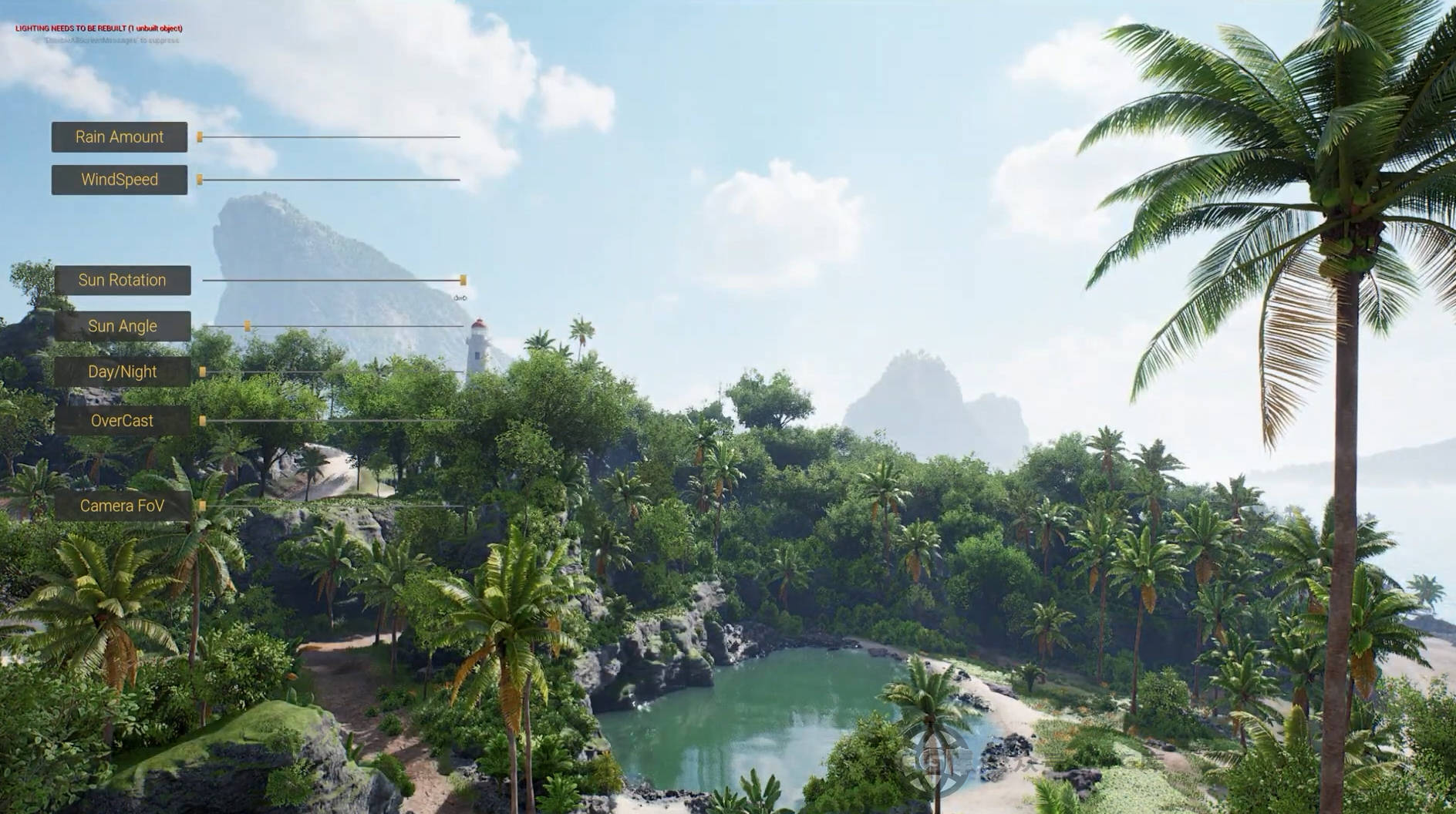Click the Sun Rotation slider handle
This screenshot has height=814, width=1456.
click(x=463, y=280)
